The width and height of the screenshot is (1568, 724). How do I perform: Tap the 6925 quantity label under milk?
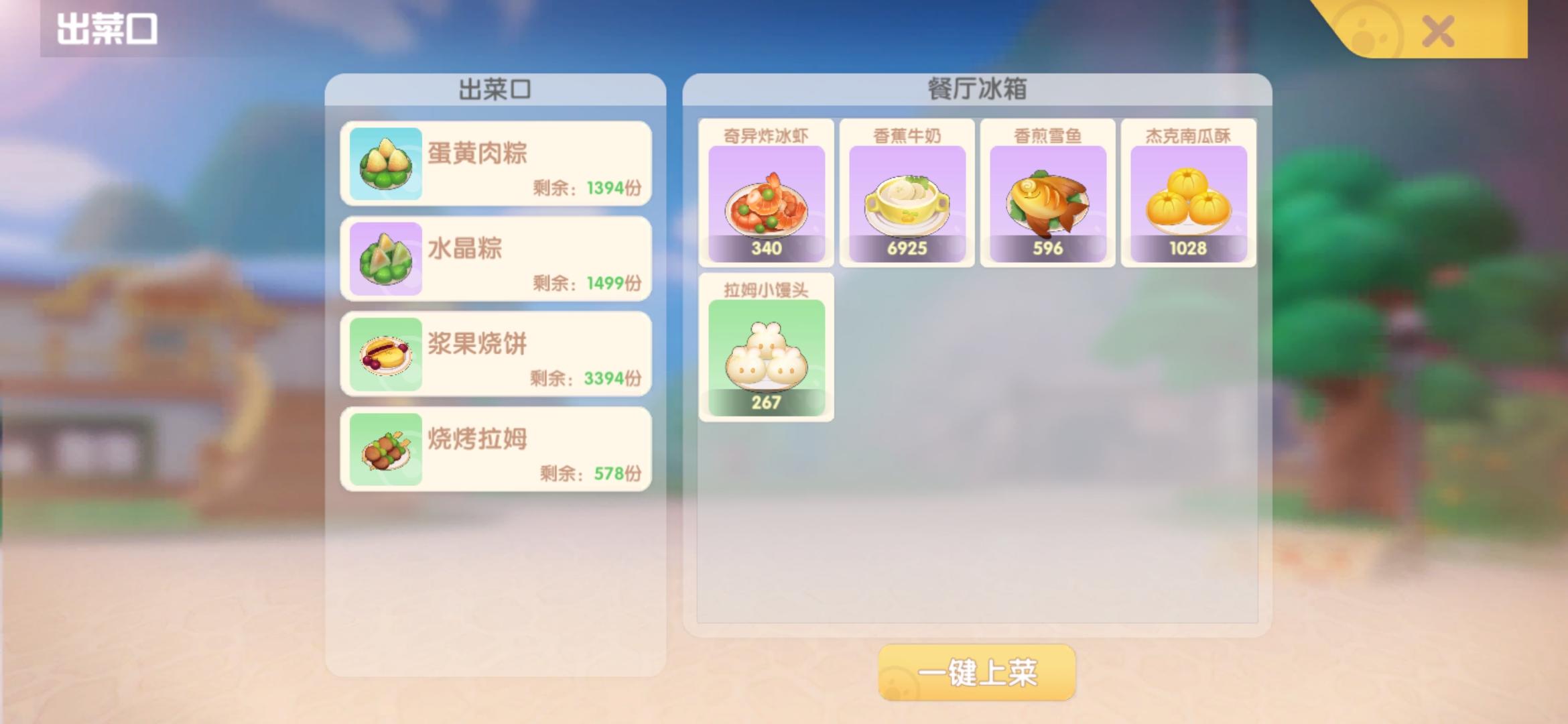tap(907, 248)
